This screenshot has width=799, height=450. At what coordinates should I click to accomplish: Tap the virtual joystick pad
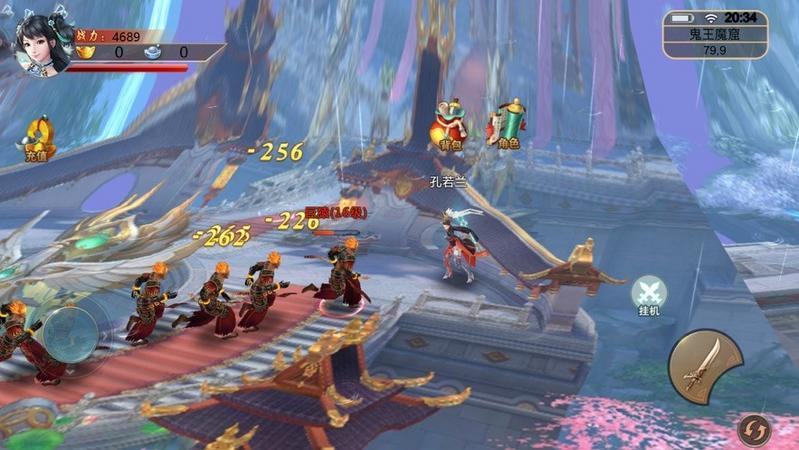pyautogui.click(x=70, y=333)
